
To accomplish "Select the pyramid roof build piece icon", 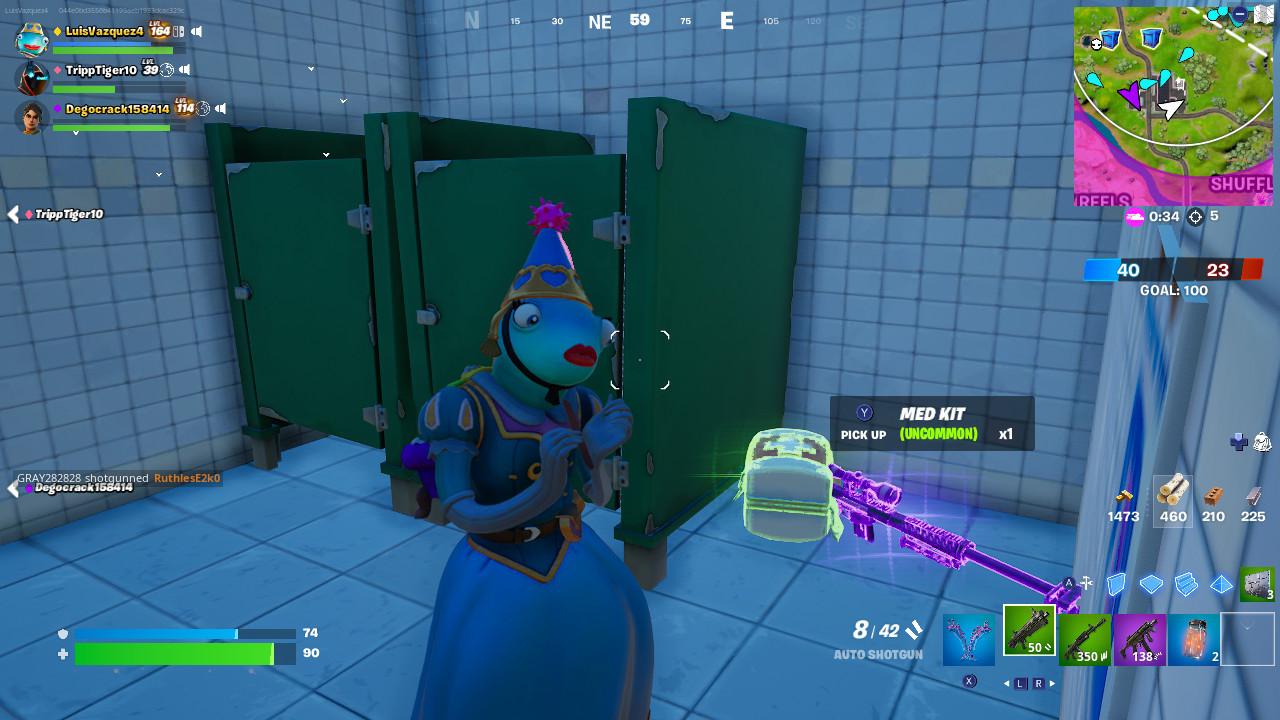I will point(1221,585).
